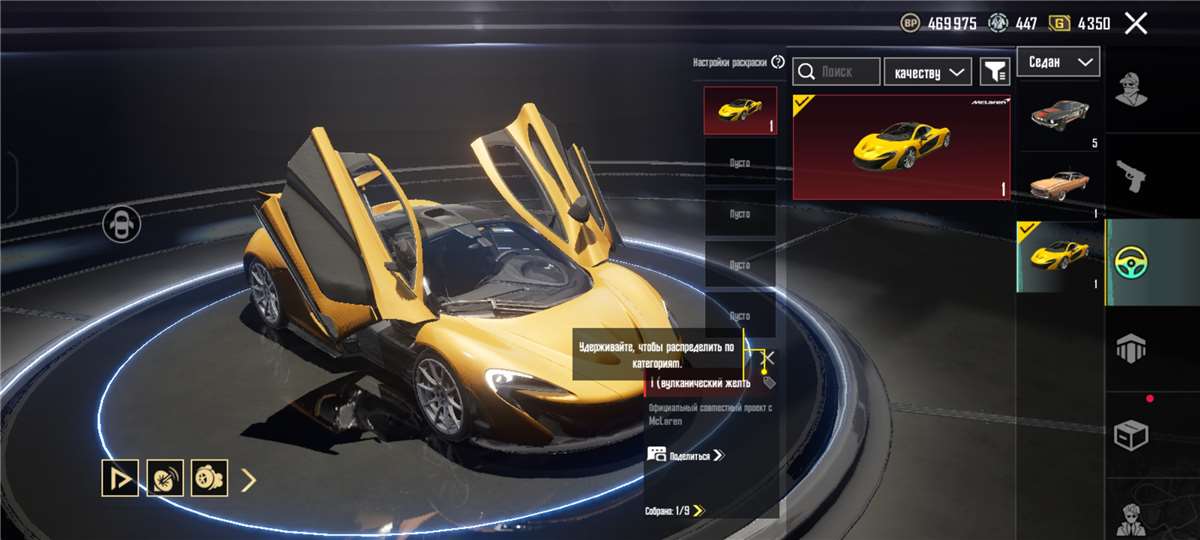Image resolution: width=1200 pixels, height=540 pixels.
Task: Click the Поиск search field
Action: (x=837, y=71)
